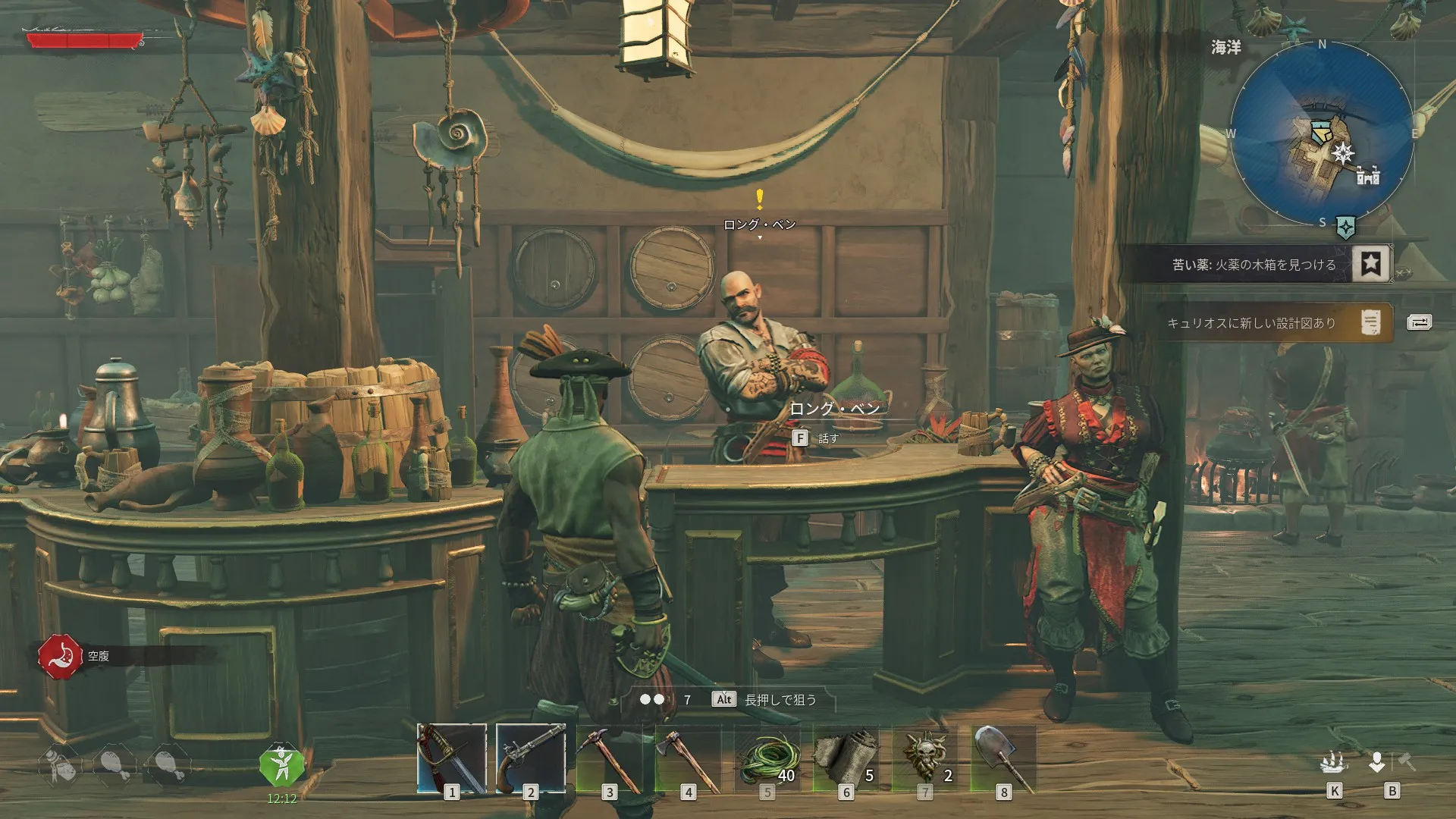Image resolution: width=1456 pixels, height=819 pixels.
Task: Toggle the swap arrows button
Action: tap(1419, 322)
